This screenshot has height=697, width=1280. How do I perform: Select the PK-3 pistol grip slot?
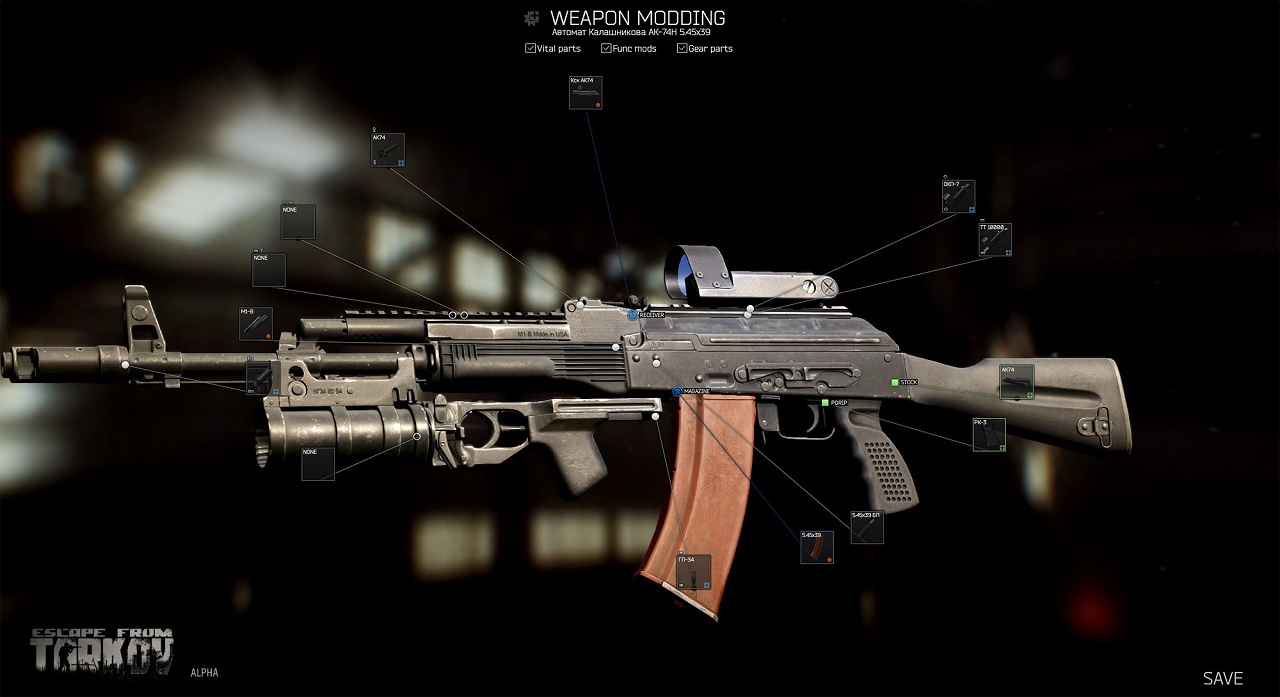(x=989, y=435)
